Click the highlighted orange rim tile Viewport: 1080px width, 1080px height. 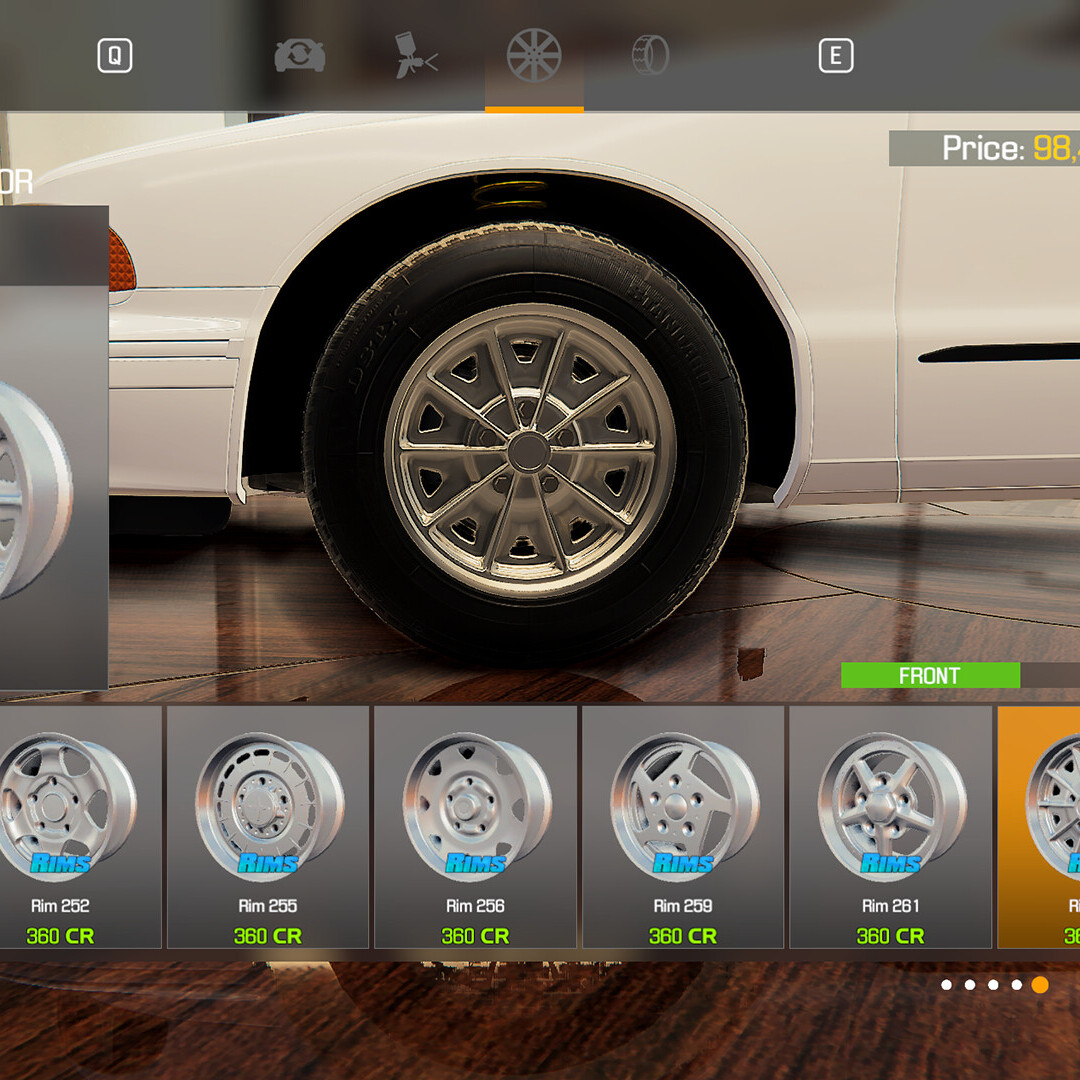pyautogui.click(x=1040, y=827)
